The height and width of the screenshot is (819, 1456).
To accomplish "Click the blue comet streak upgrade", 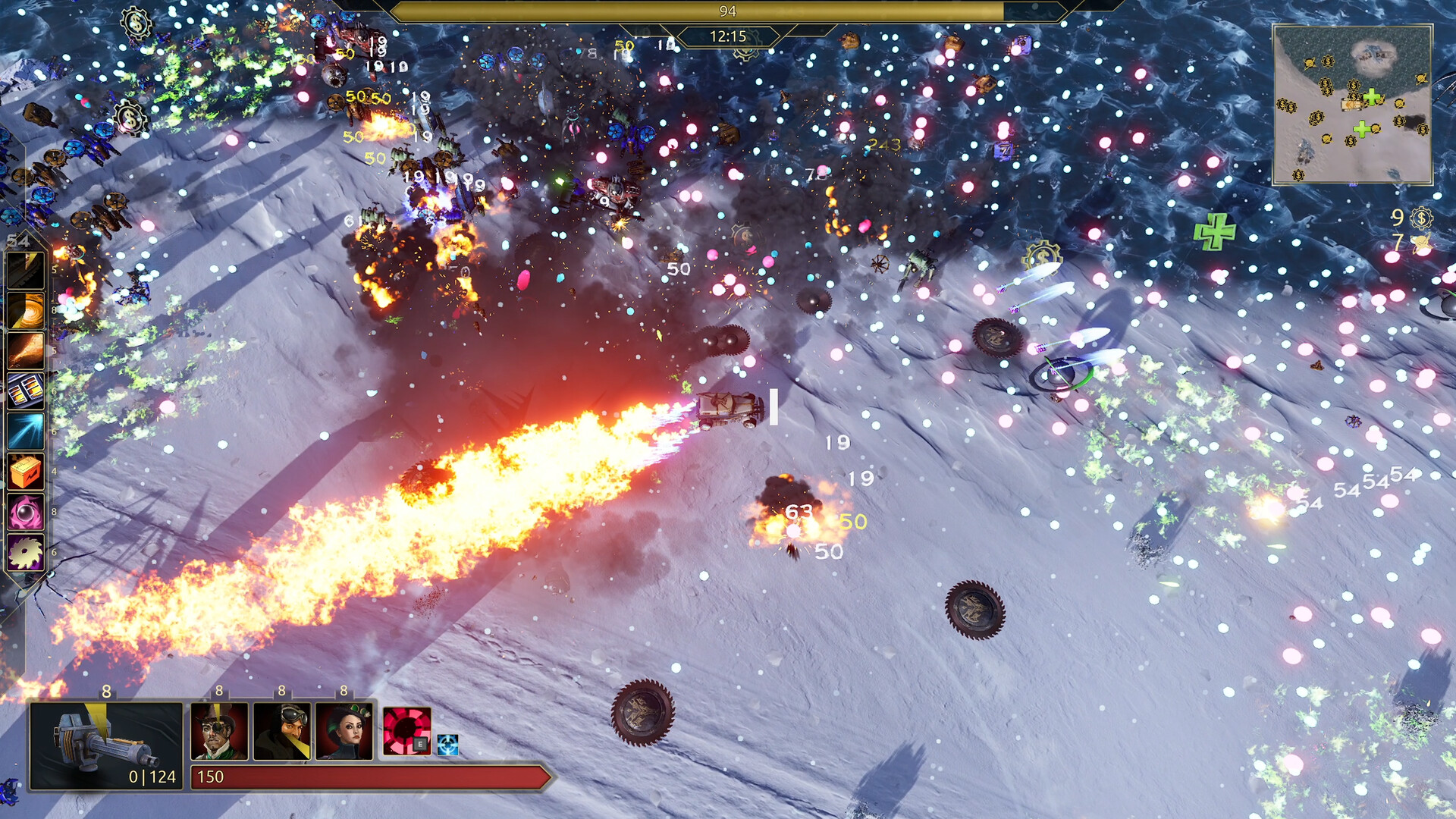I will coord(26,431).
